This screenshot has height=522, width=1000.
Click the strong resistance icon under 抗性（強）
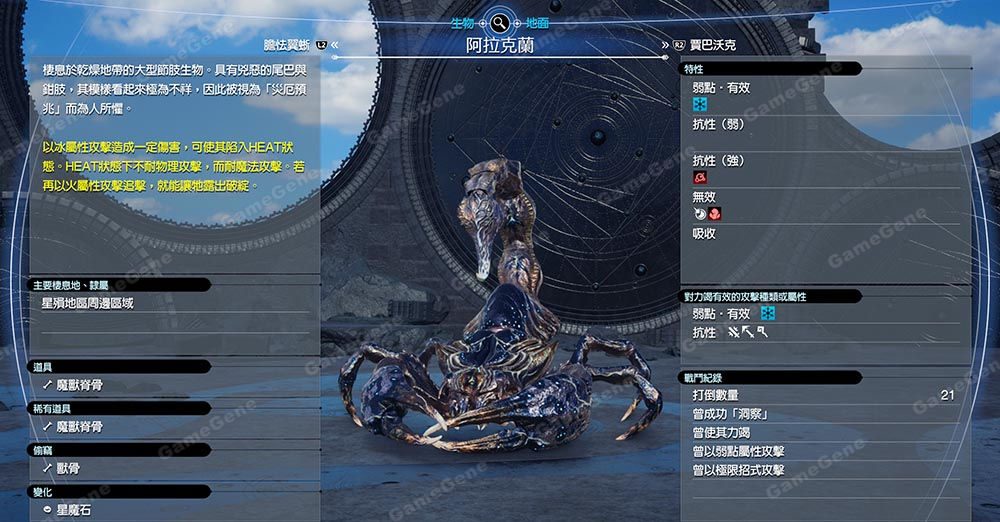coord(700,177)
